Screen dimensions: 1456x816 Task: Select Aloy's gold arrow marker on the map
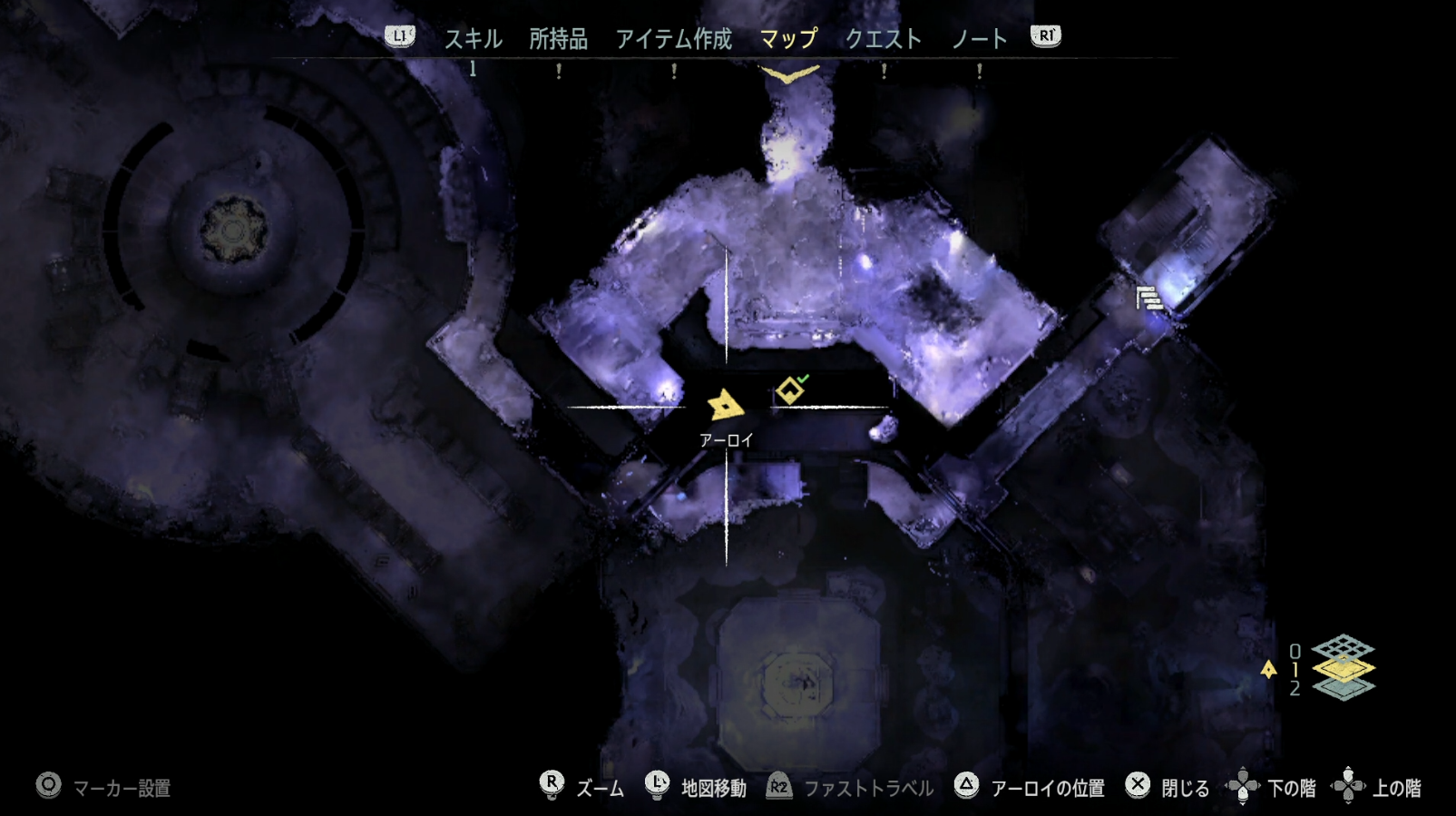click(x=724, y=403)
